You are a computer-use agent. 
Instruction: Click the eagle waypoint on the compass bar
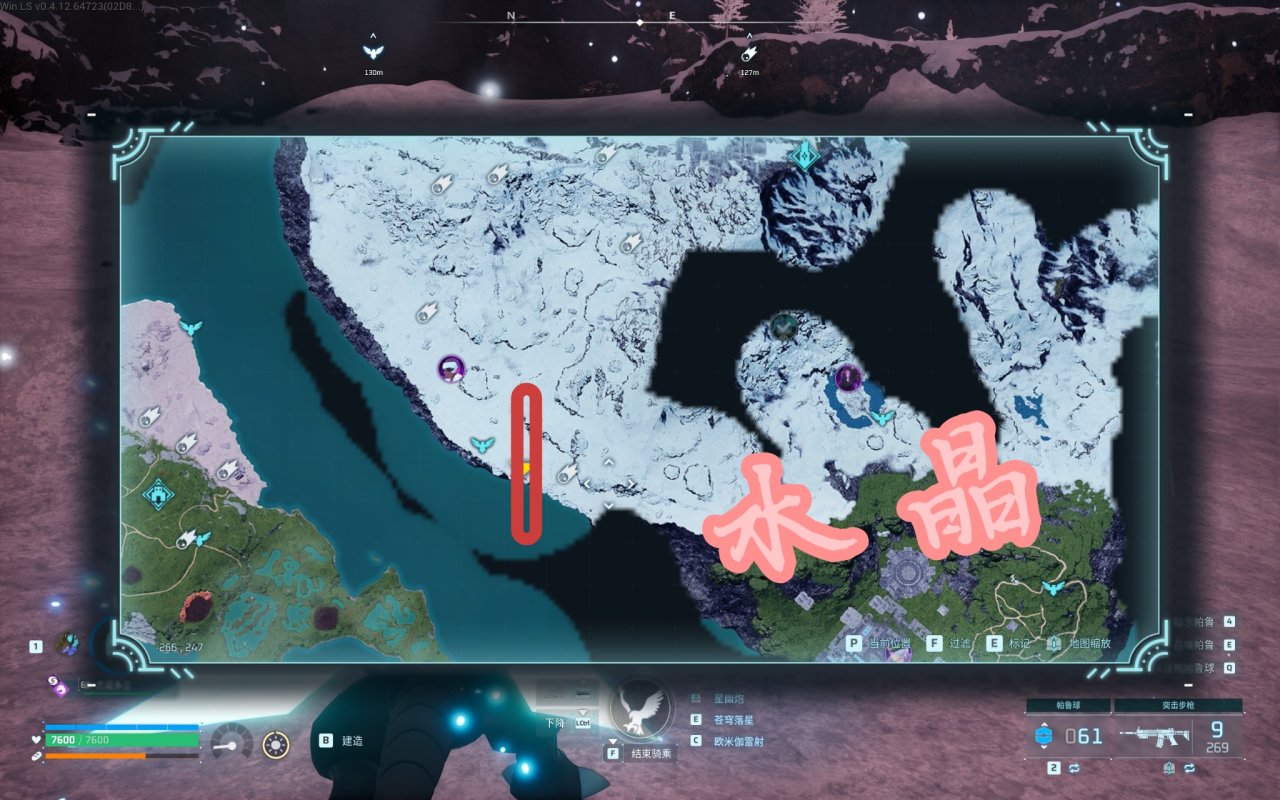pyautogui.click(x=373, y=52)
